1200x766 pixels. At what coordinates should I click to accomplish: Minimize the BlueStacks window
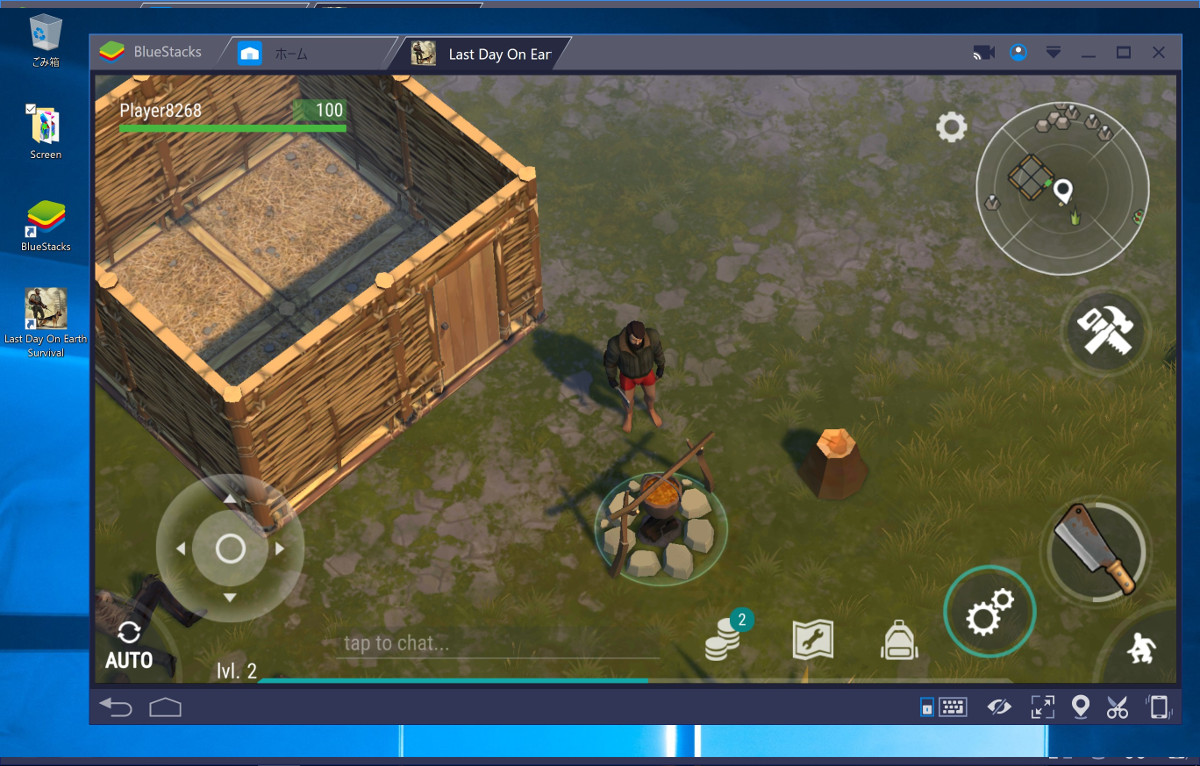tap(1089, 53)
